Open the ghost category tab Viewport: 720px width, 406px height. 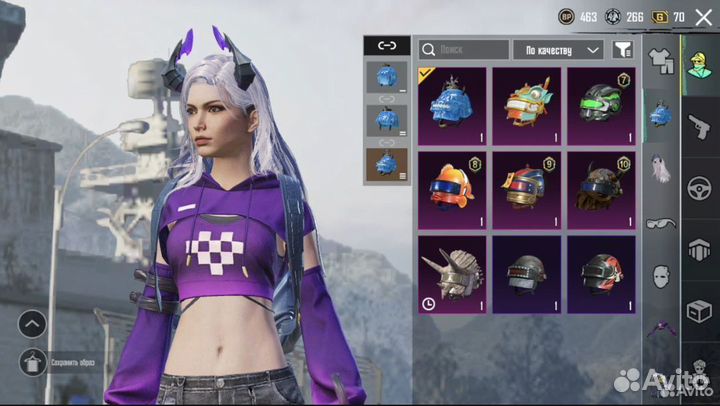click(660, 170)
